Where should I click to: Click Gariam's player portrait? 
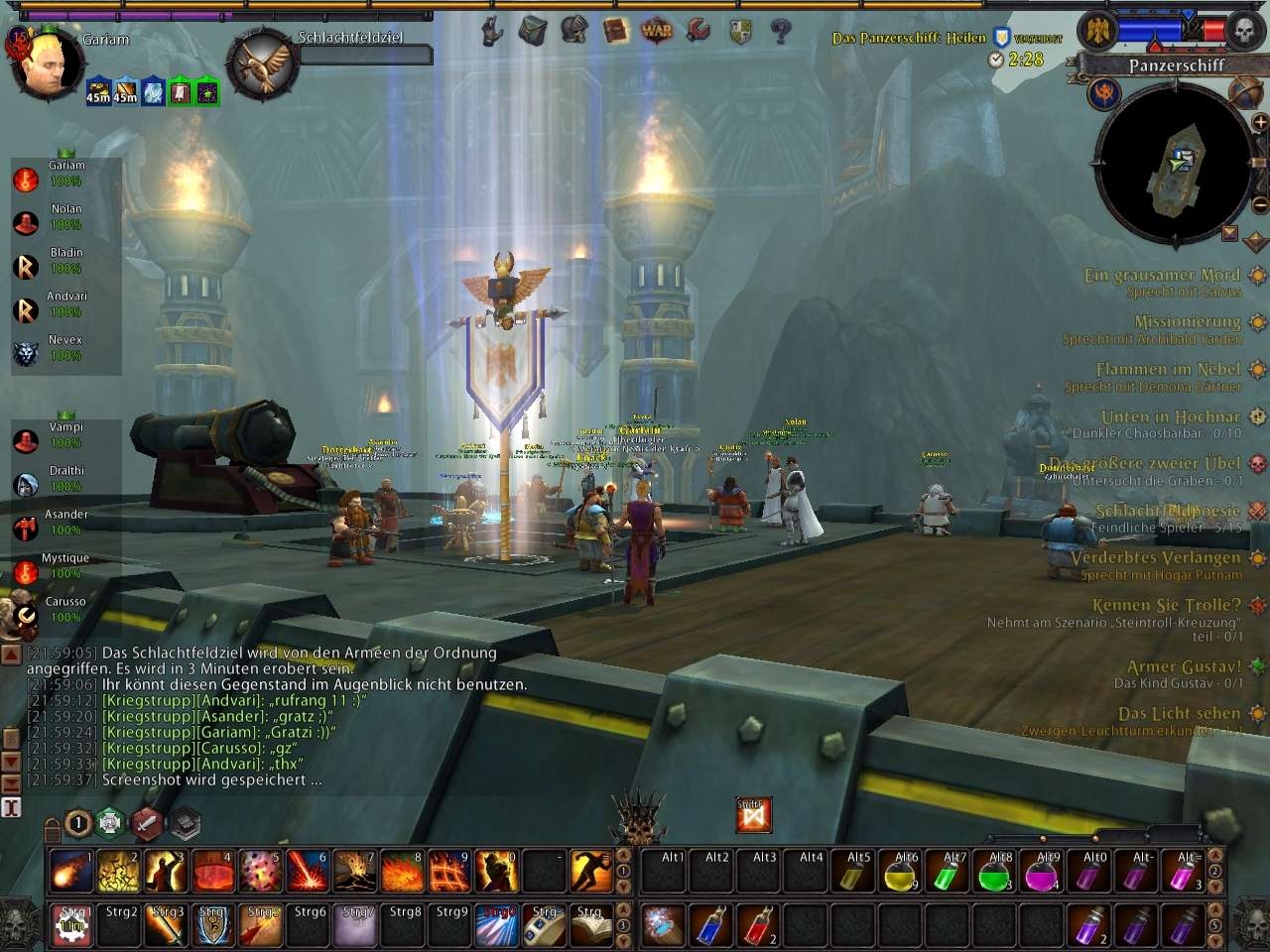[x=45, y=66]
